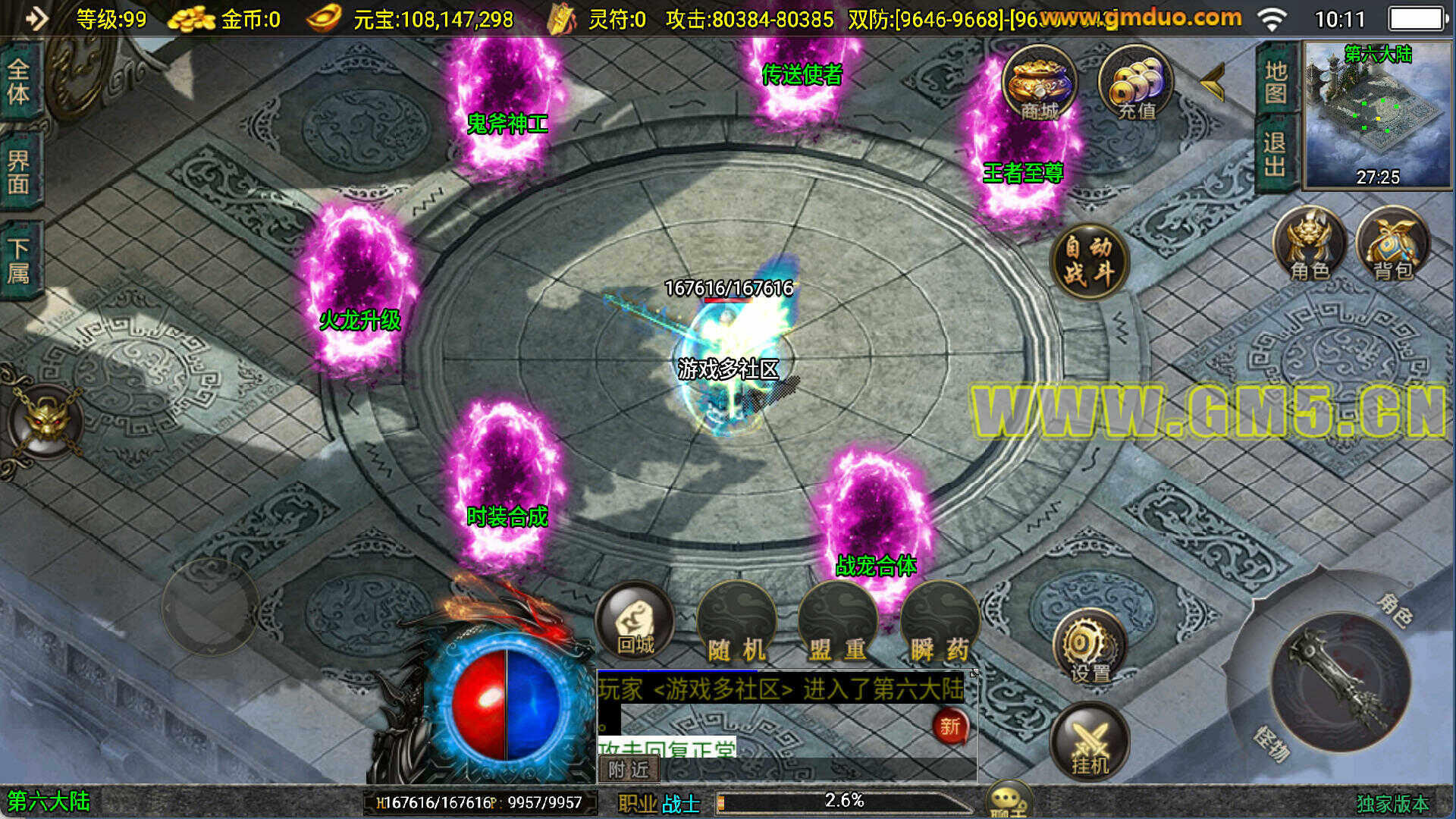Use the 回城 return-to-town button
This screenshot has width=1456, height=819.
point(635,622)
